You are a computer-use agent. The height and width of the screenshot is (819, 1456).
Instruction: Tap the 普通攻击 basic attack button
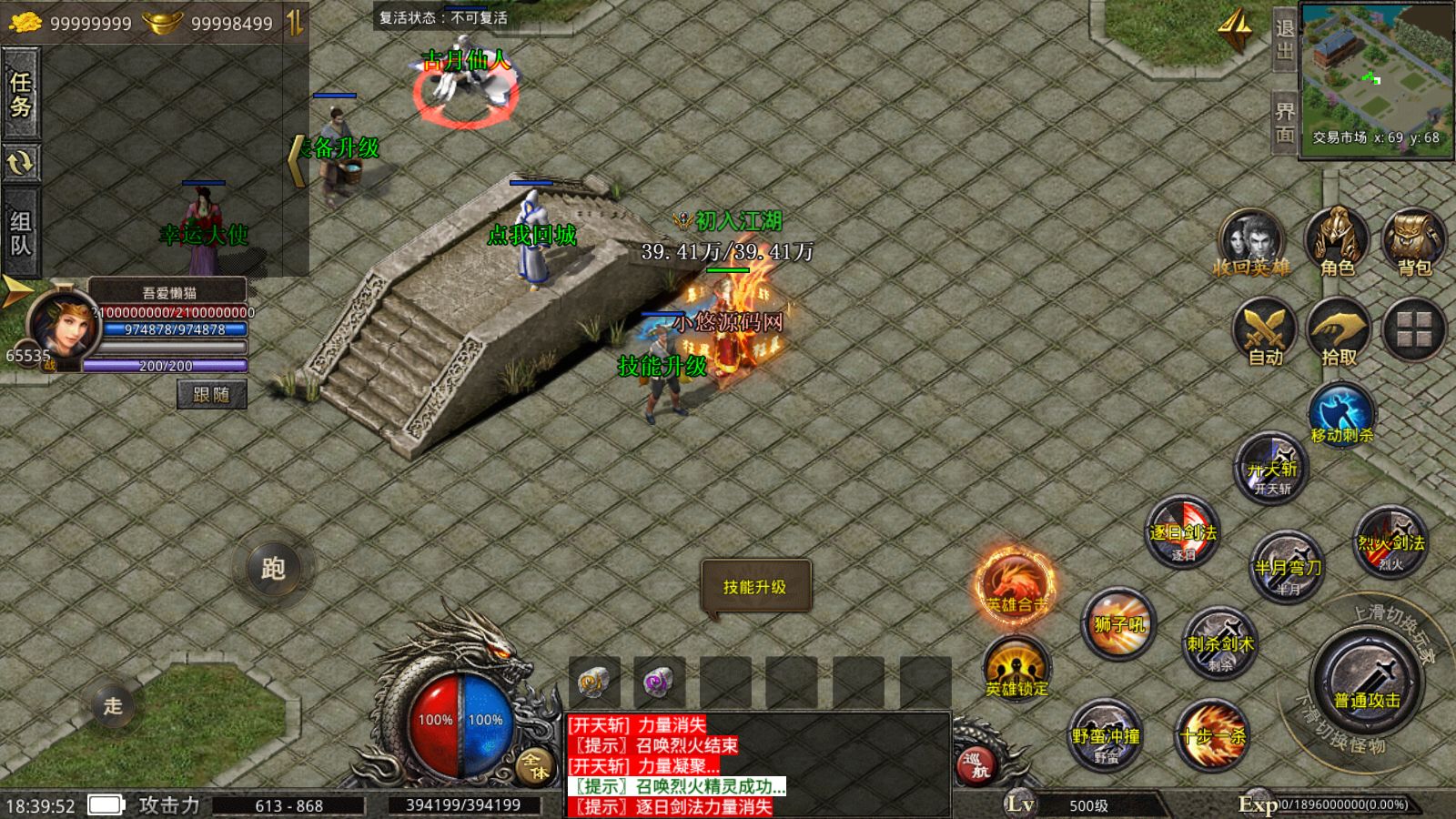point(1367,683)
